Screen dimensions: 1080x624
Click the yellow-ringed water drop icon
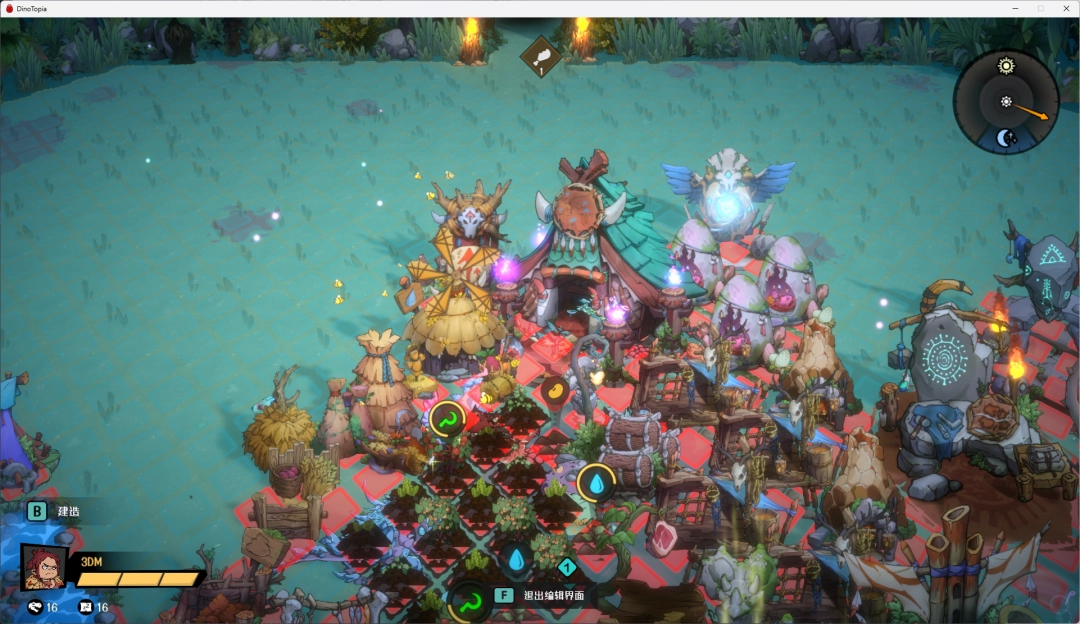tap(596, 483)
